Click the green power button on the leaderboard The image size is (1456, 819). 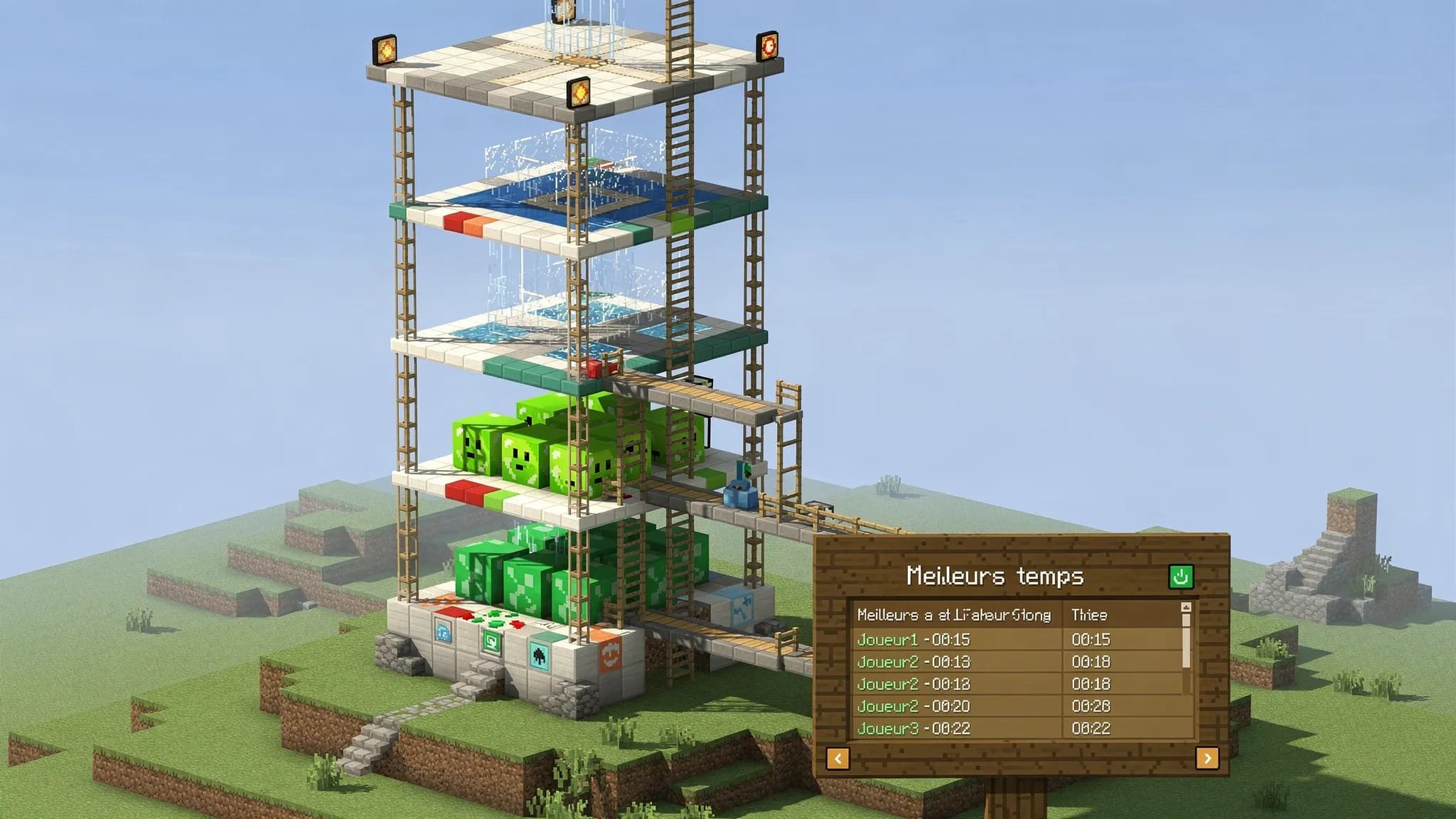point(1181,576)
